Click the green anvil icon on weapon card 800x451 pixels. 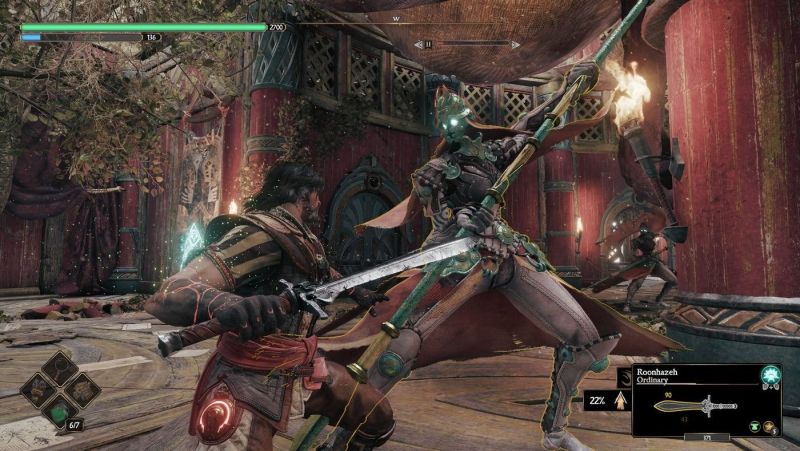click(752, 427)
